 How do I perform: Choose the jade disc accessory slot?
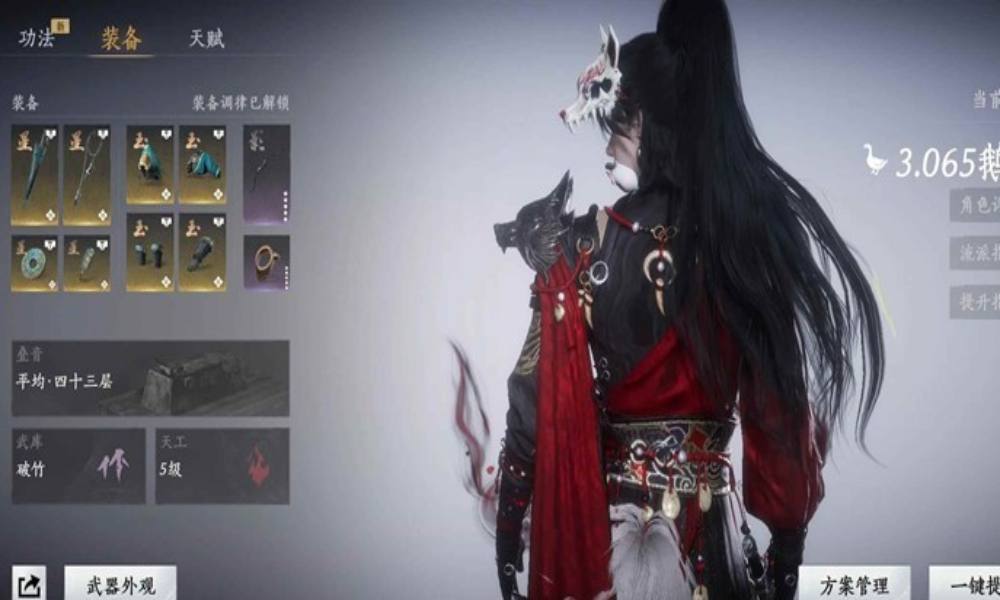tap(35, 263)
